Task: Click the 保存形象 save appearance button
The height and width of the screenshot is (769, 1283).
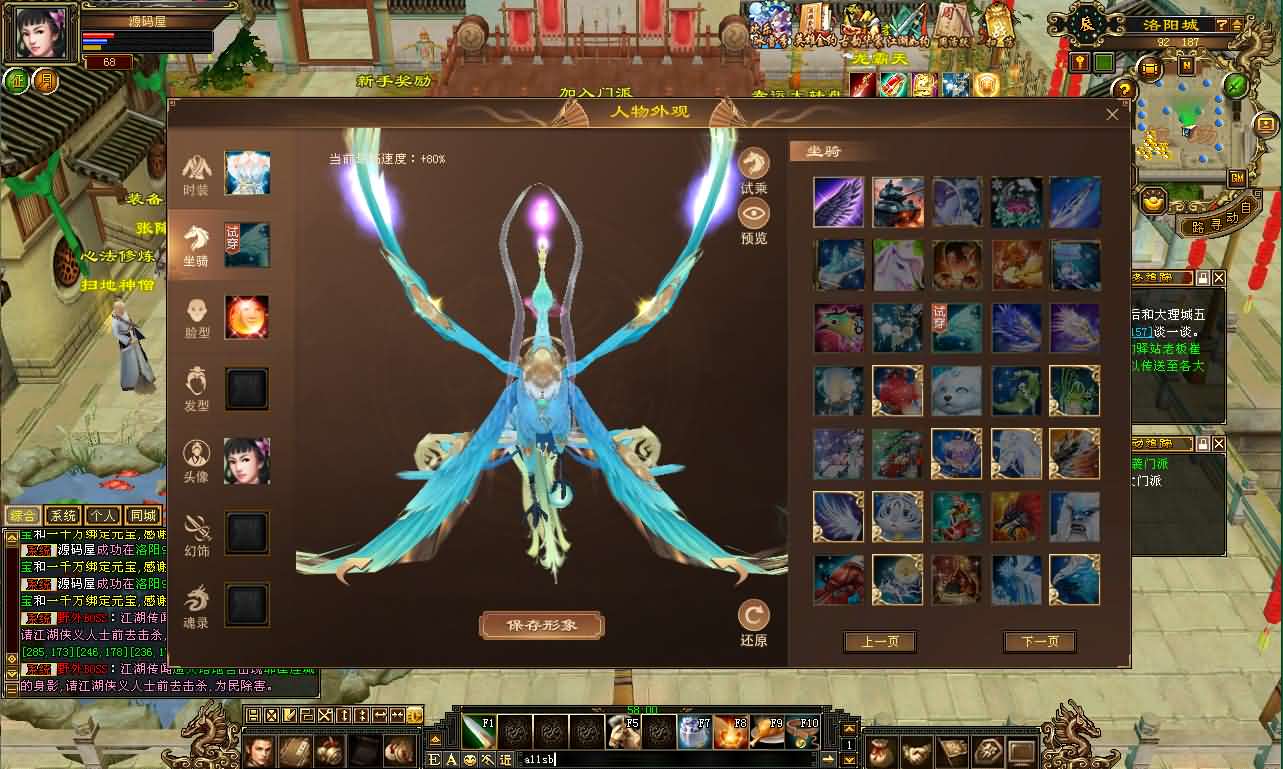Action: click(541, 625)
